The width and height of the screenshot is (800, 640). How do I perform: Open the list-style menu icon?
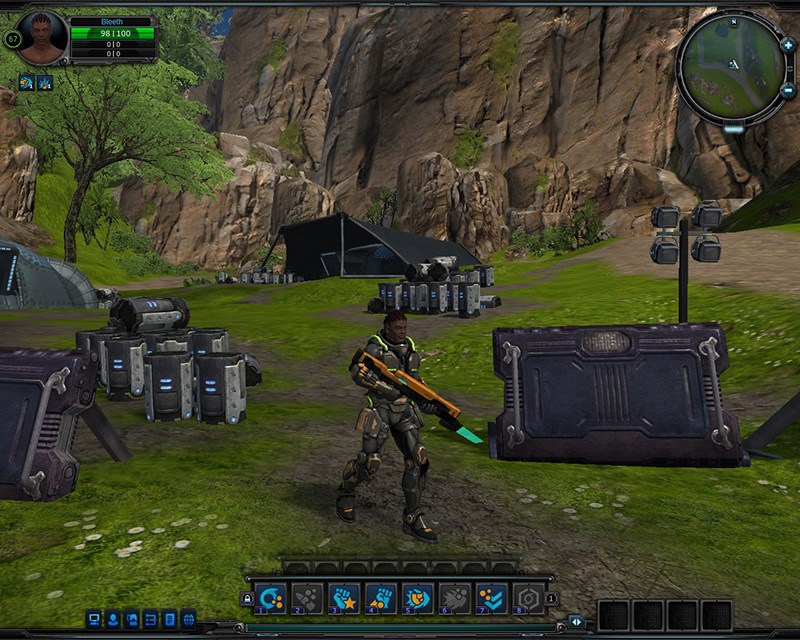pyautogui.click(x=151, y=619)
